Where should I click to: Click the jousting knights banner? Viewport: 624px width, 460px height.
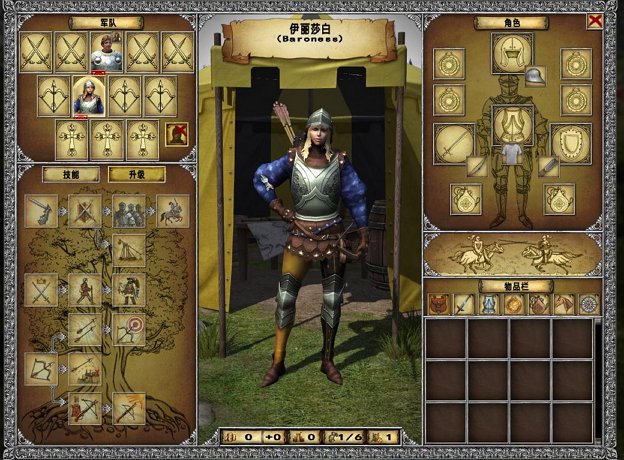point(511,255)
